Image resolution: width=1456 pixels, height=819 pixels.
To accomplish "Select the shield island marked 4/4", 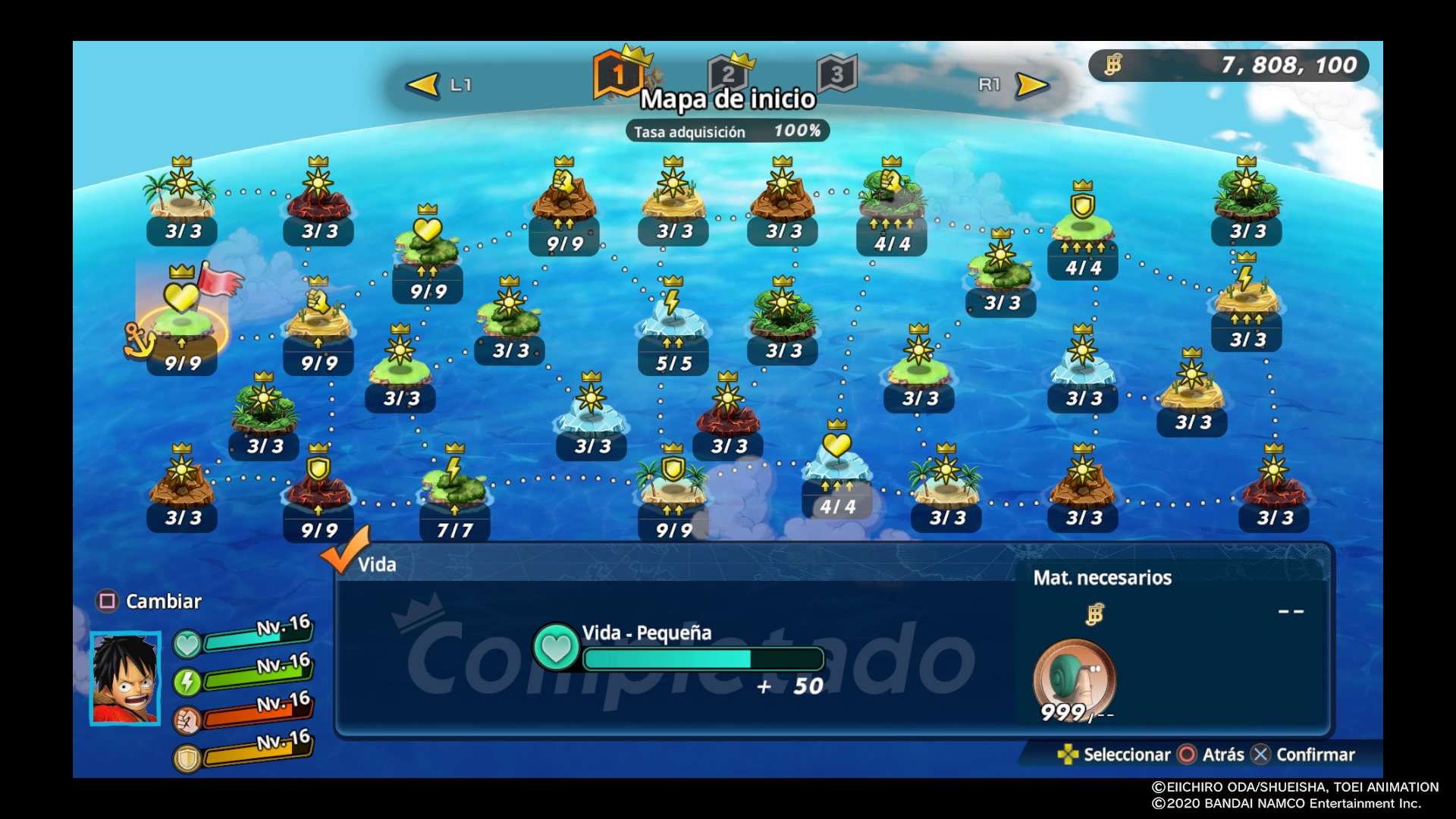I will [1082, 221].
